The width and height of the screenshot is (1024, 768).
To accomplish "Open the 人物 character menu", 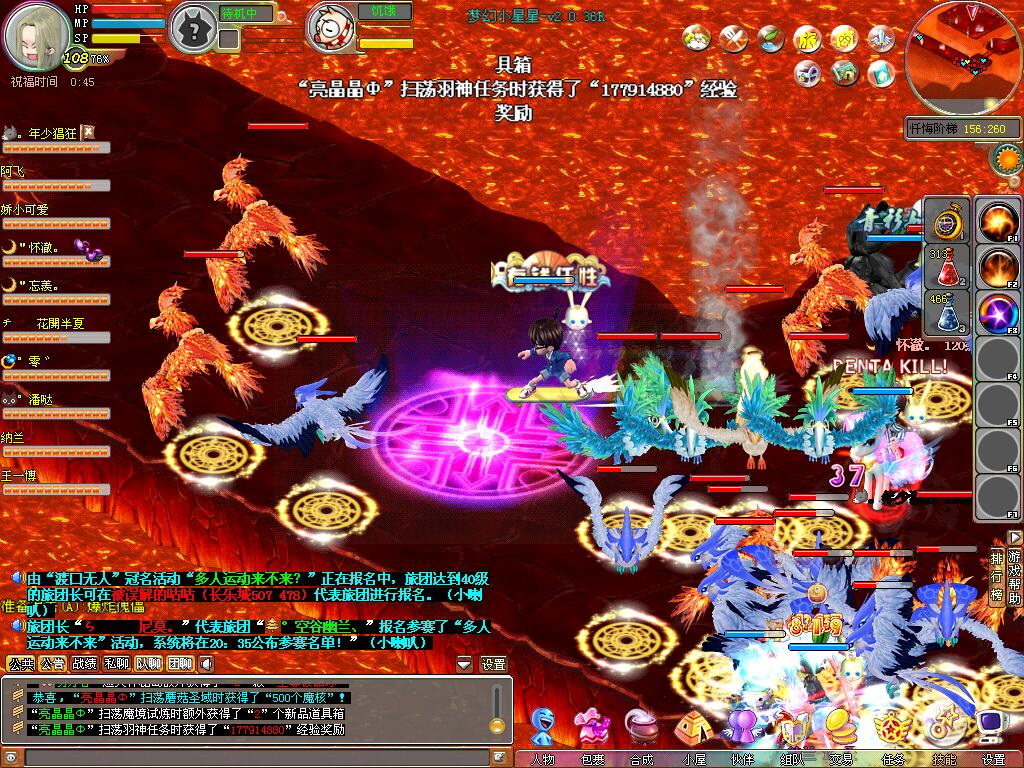I will (545, 728).
